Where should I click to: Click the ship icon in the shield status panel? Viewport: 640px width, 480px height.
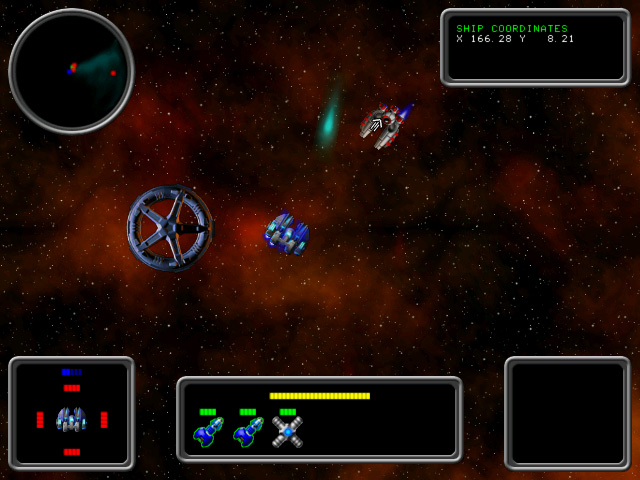[71, 418]
